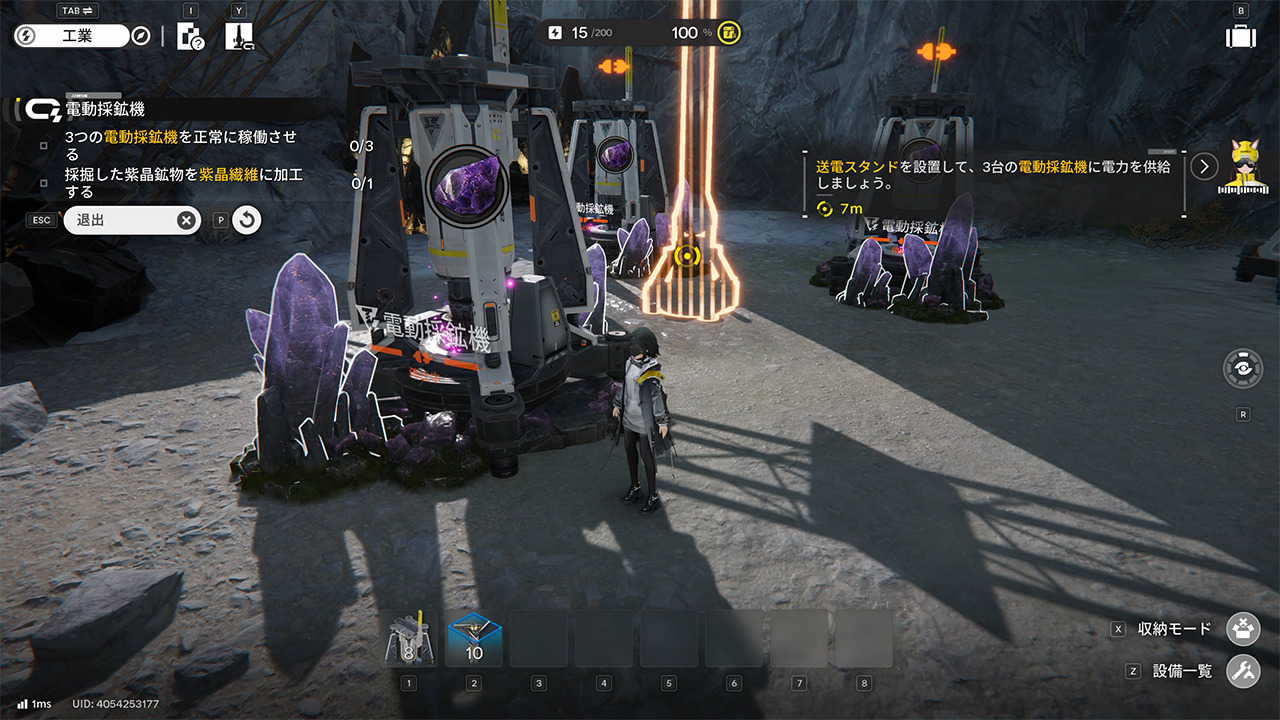Viewport: 1280px width, 720px height.
Task: Open the blueprint question-mark icon
Action: [x=190, y=37]
